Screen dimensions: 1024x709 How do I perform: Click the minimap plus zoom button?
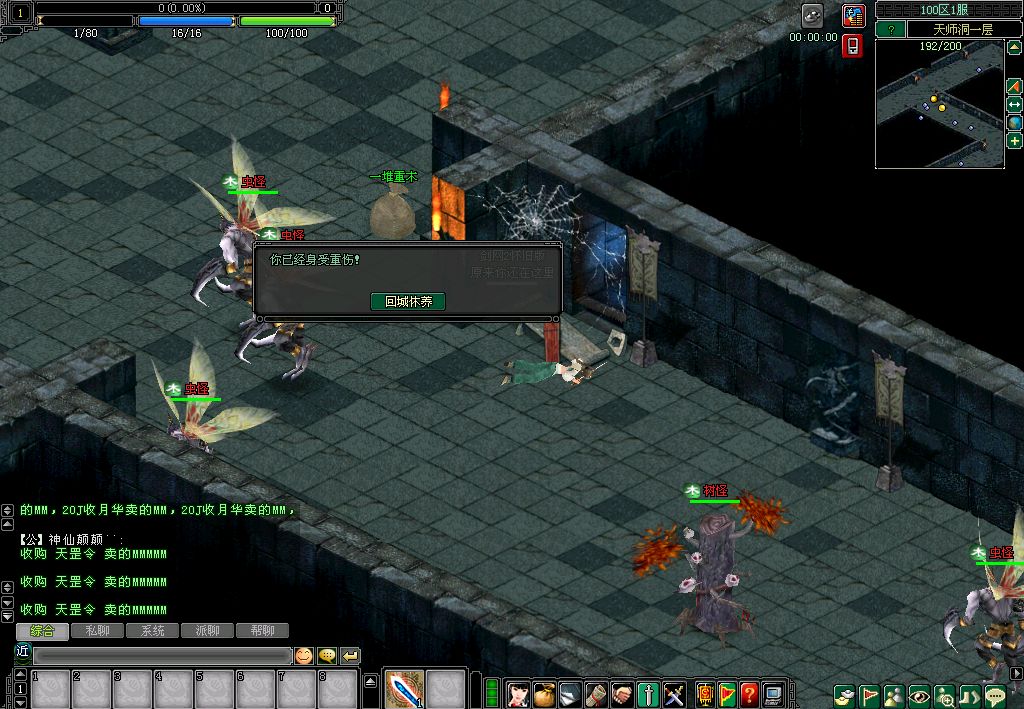pos(1014,141)
